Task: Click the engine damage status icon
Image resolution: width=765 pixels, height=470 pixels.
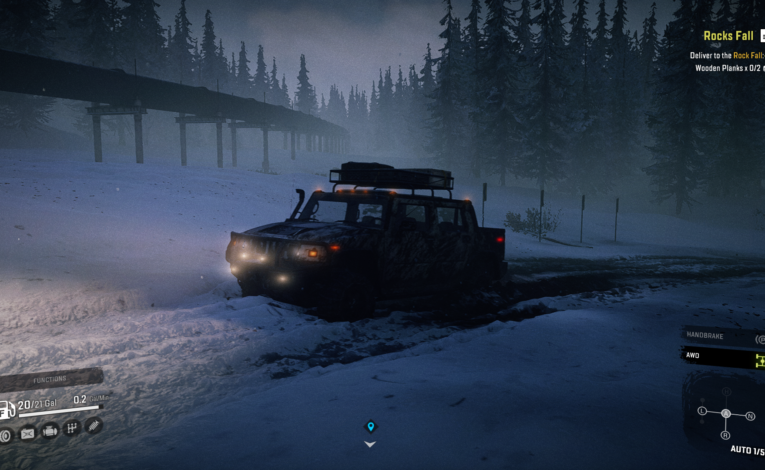Action: coord(49,430)
